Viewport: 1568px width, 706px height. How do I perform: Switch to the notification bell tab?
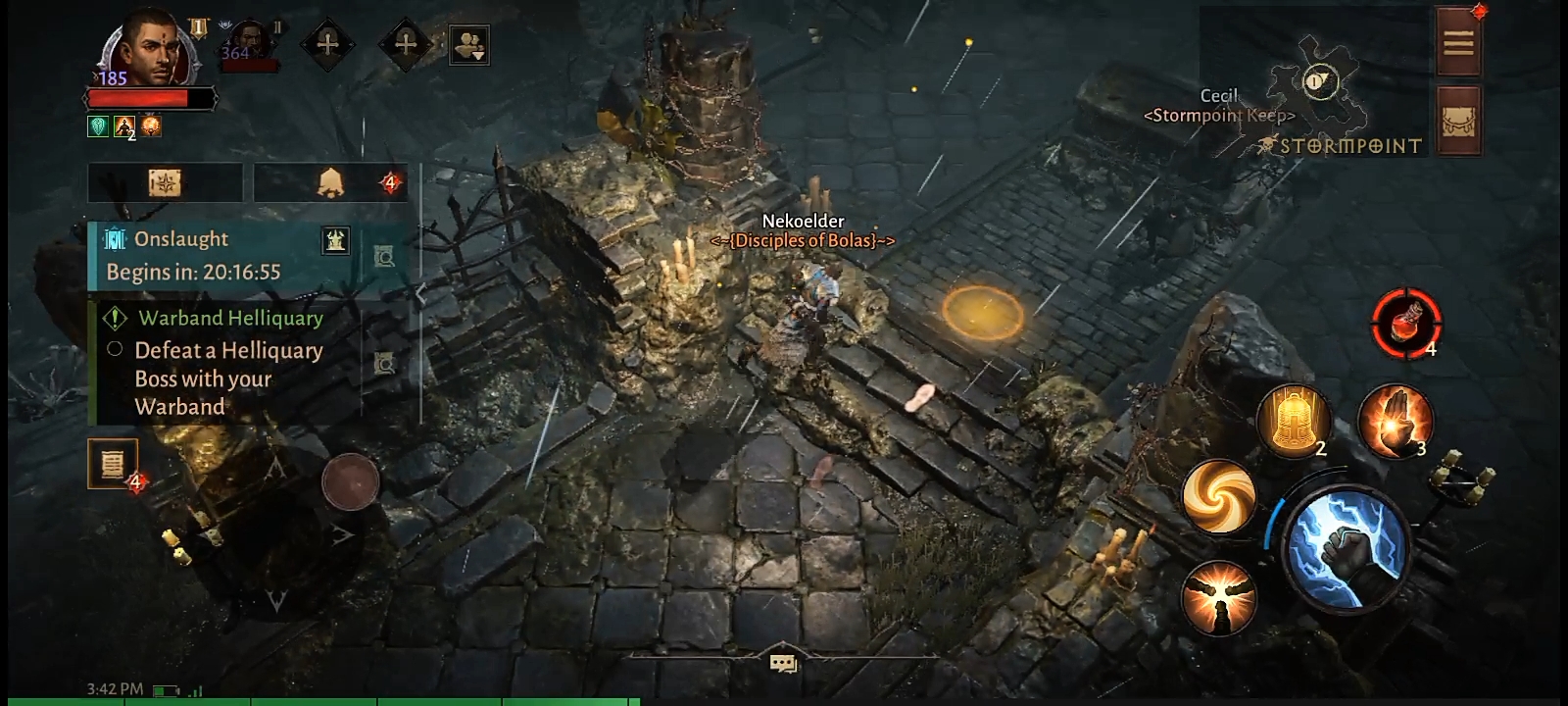tap(331, 182)
